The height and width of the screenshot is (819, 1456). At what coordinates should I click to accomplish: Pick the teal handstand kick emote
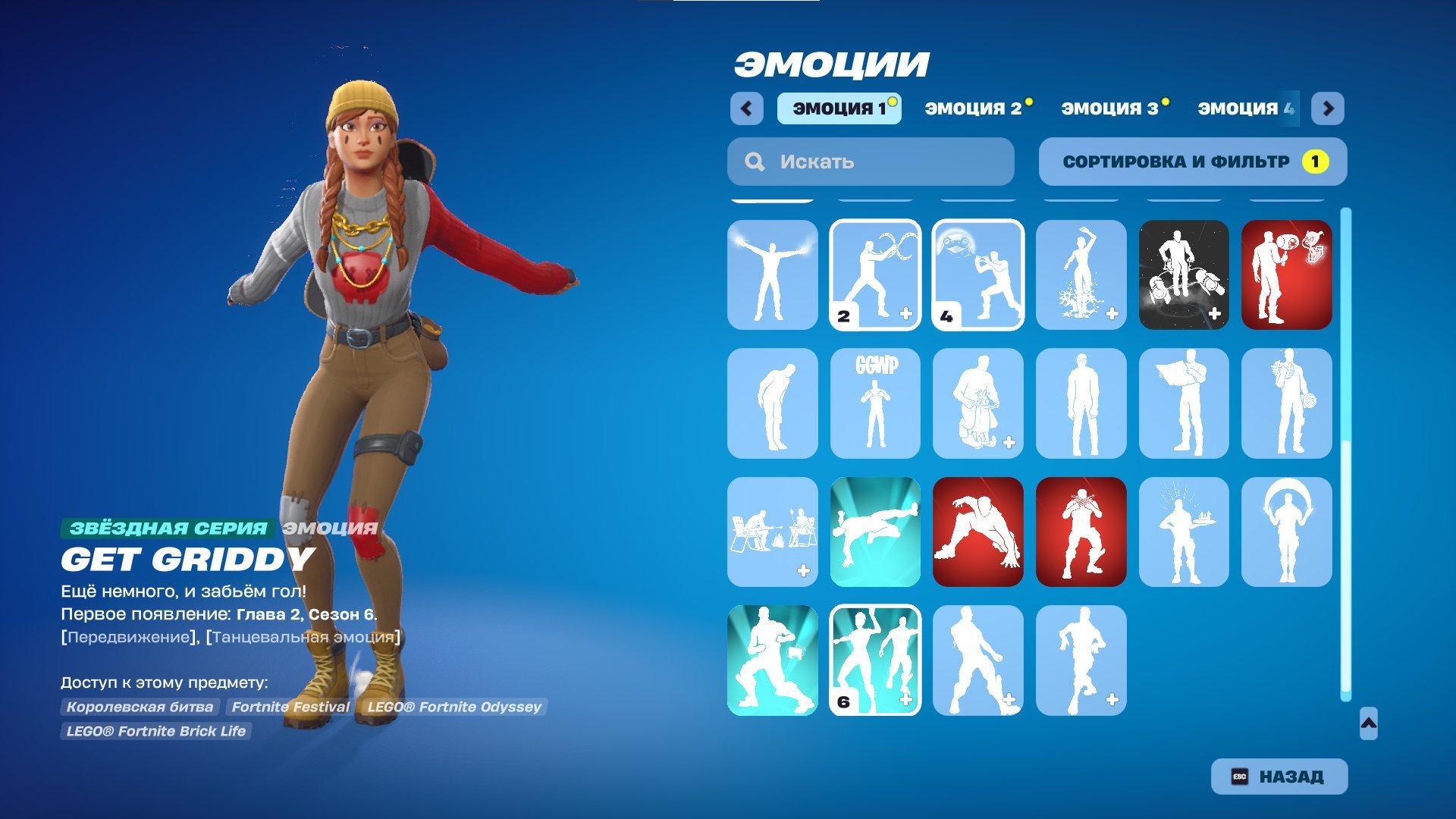pyautogui.click(x=875, y=531)
